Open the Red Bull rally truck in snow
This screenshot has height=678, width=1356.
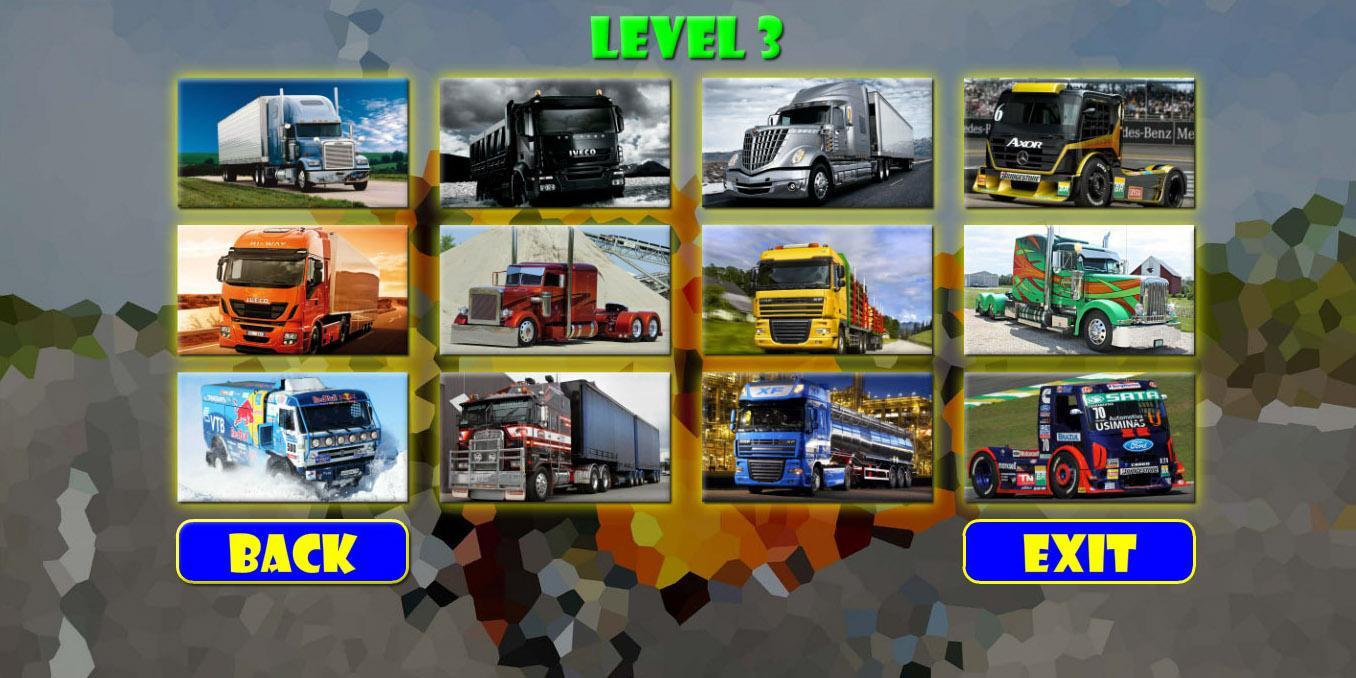[293, 437]
